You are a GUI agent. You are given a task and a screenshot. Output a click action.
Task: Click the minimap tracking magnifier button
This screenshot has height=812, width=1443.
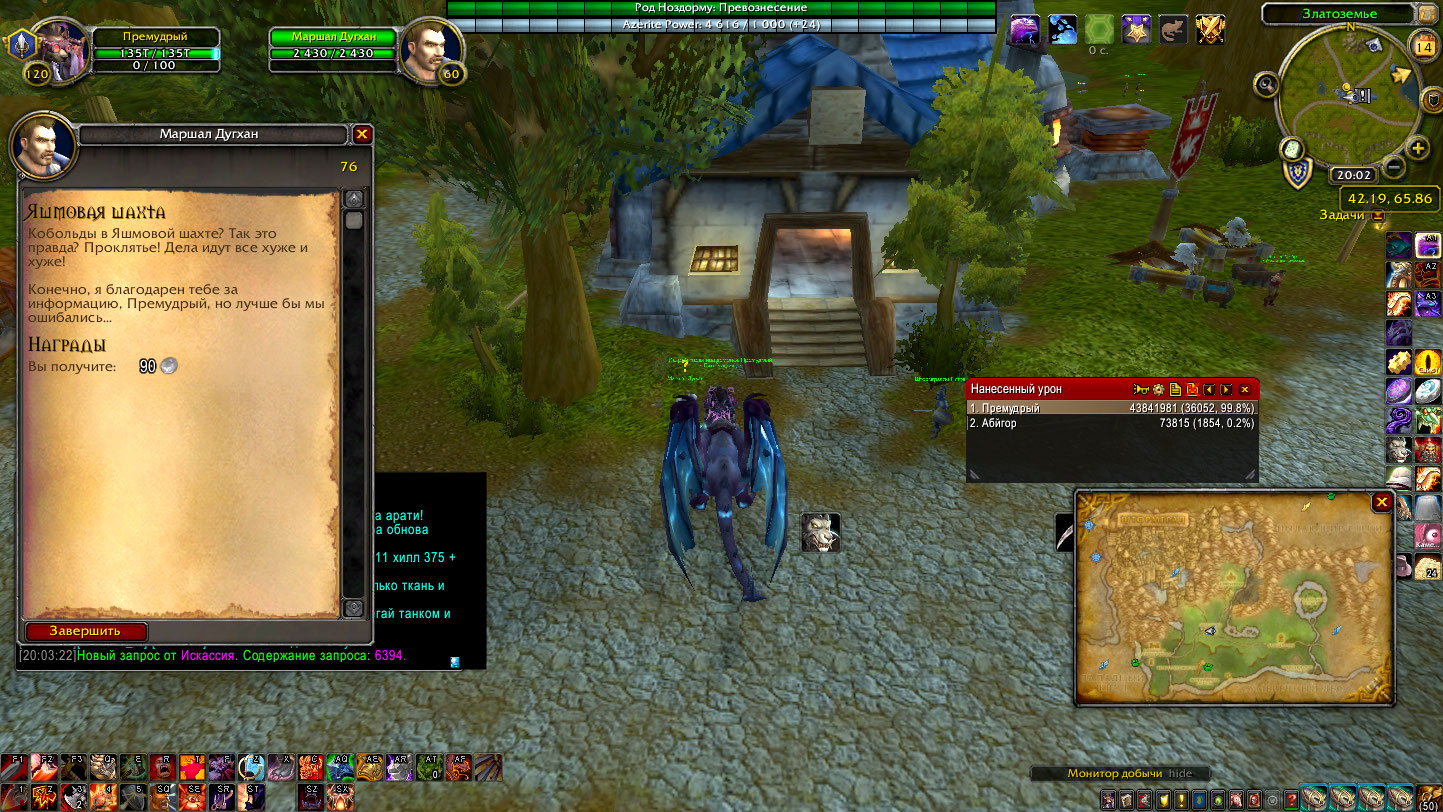click(x=1268, y=85)
